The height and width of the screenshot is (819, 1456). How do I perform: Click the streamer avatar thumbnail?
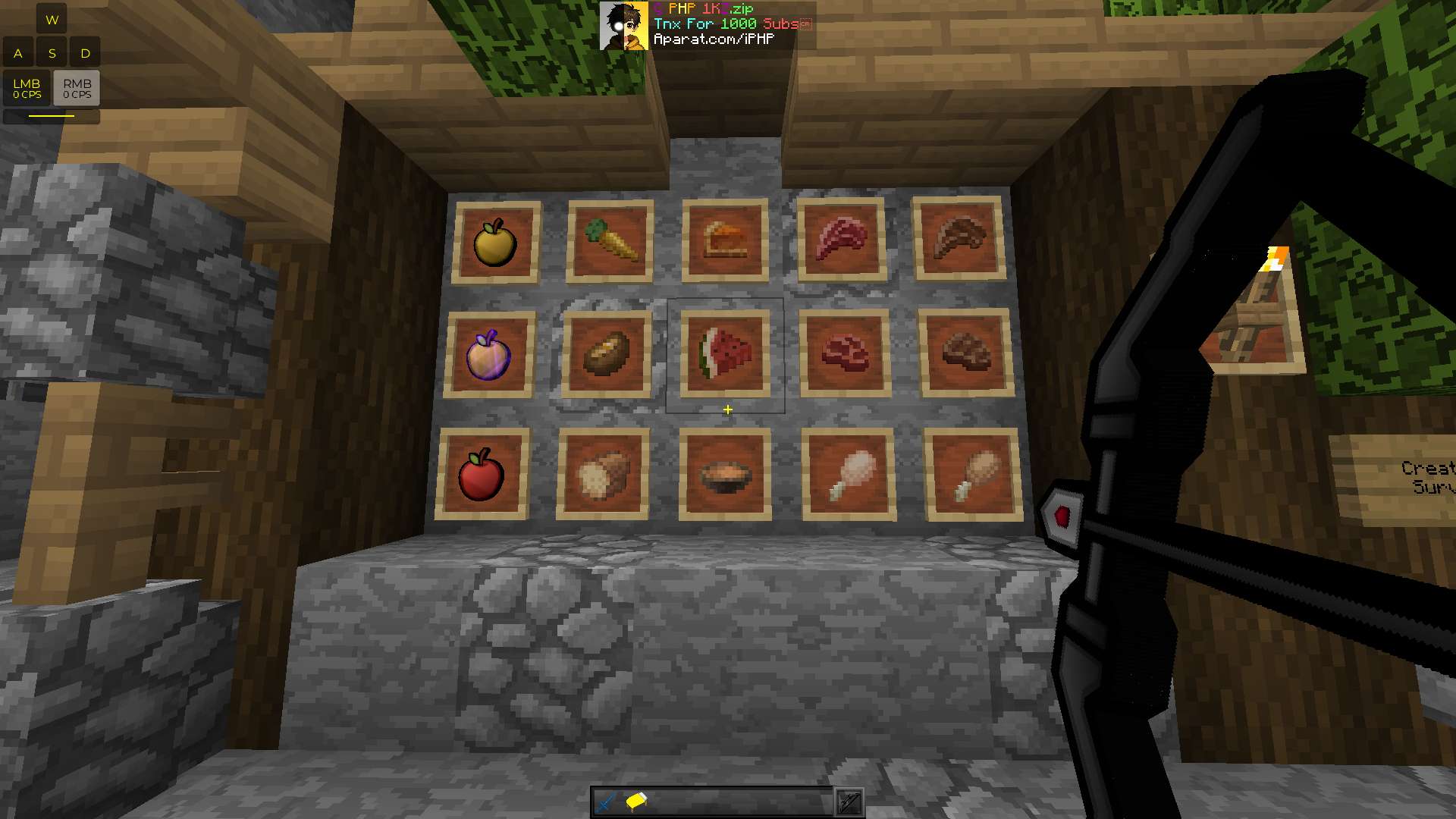623,25
